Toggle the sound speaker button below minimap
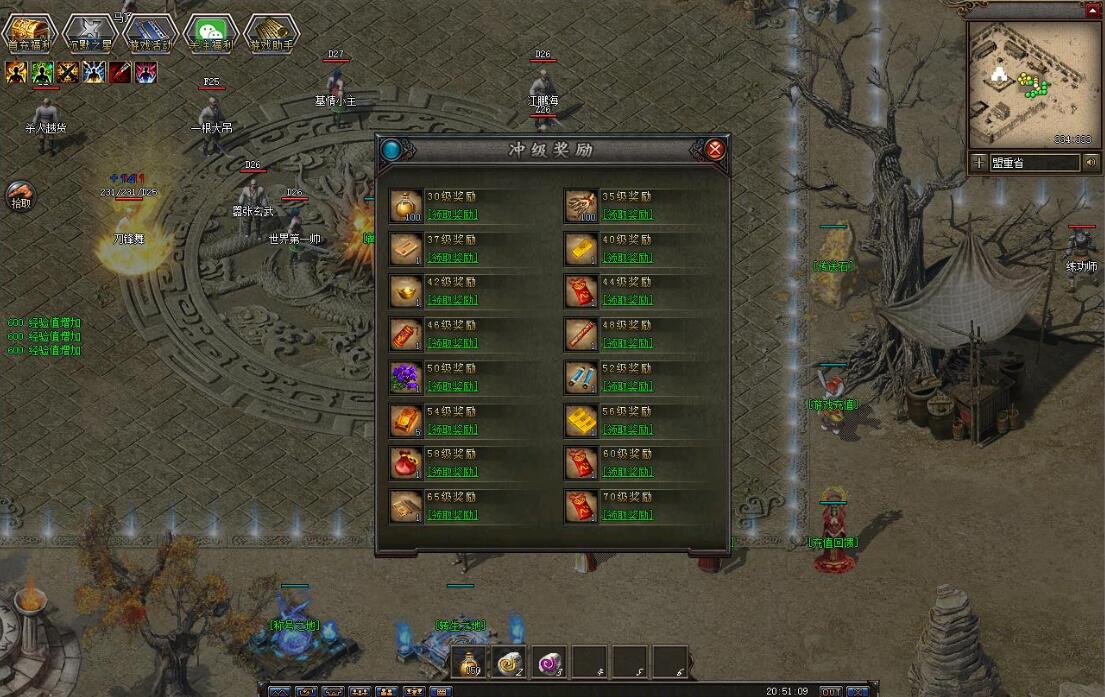This screenshot has height=697, width=1105. pyautogui.click(x=1089, y=162)
